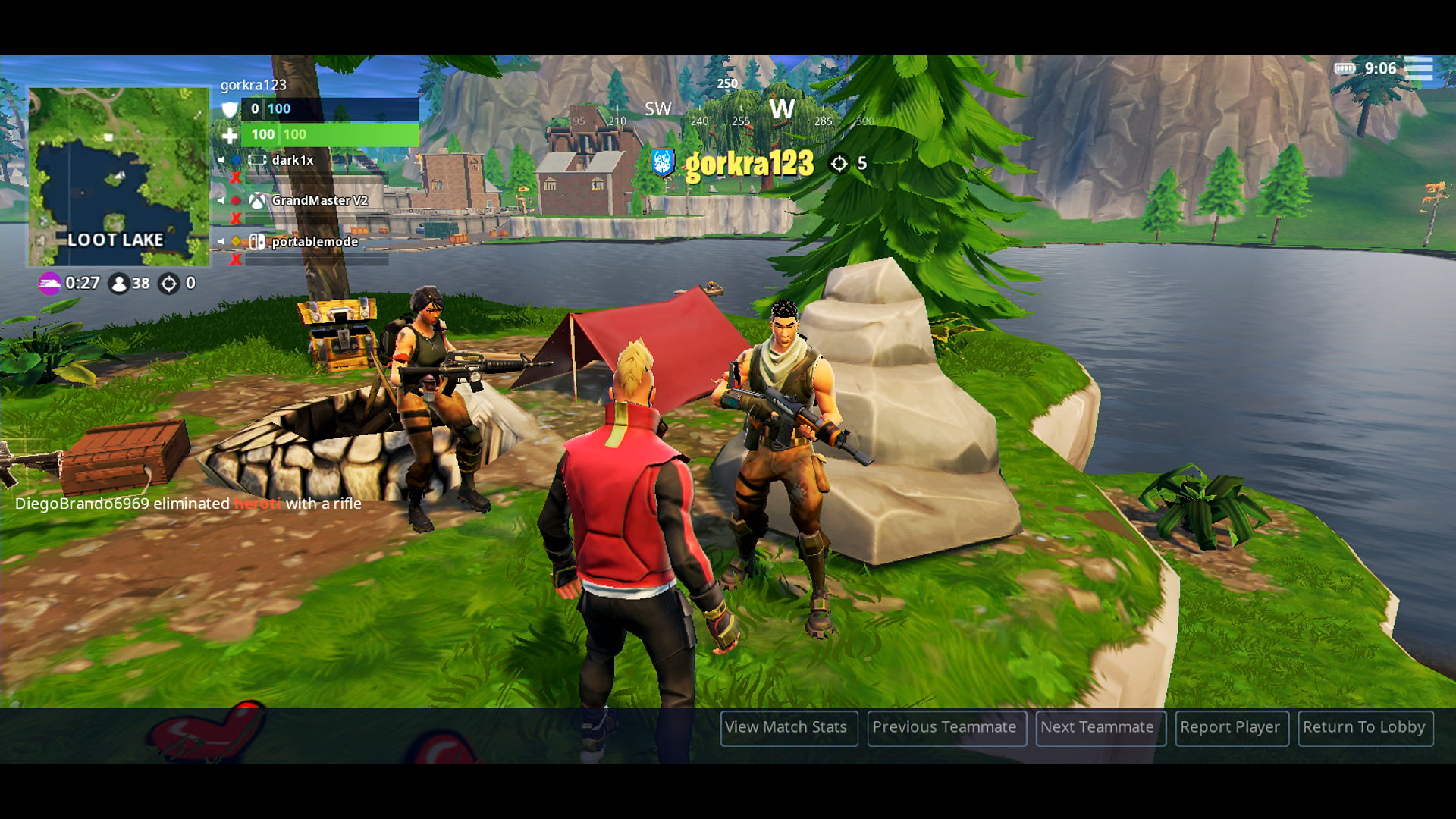Click the Nintendo Switch icon beside portablemode
The image size is (1456, 819).
pos(256,242)
